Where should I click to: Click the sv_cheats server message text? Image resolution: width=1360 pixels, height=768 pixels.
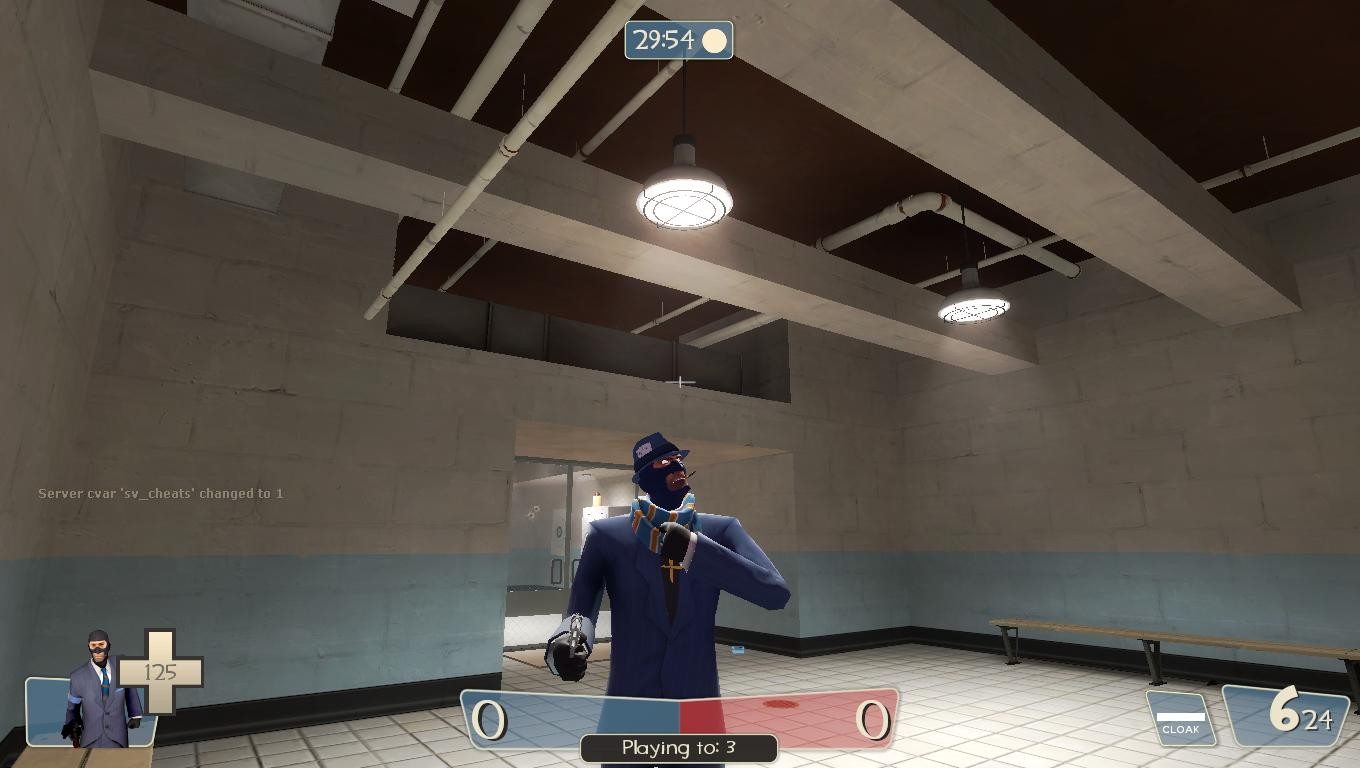pos(161,493)
